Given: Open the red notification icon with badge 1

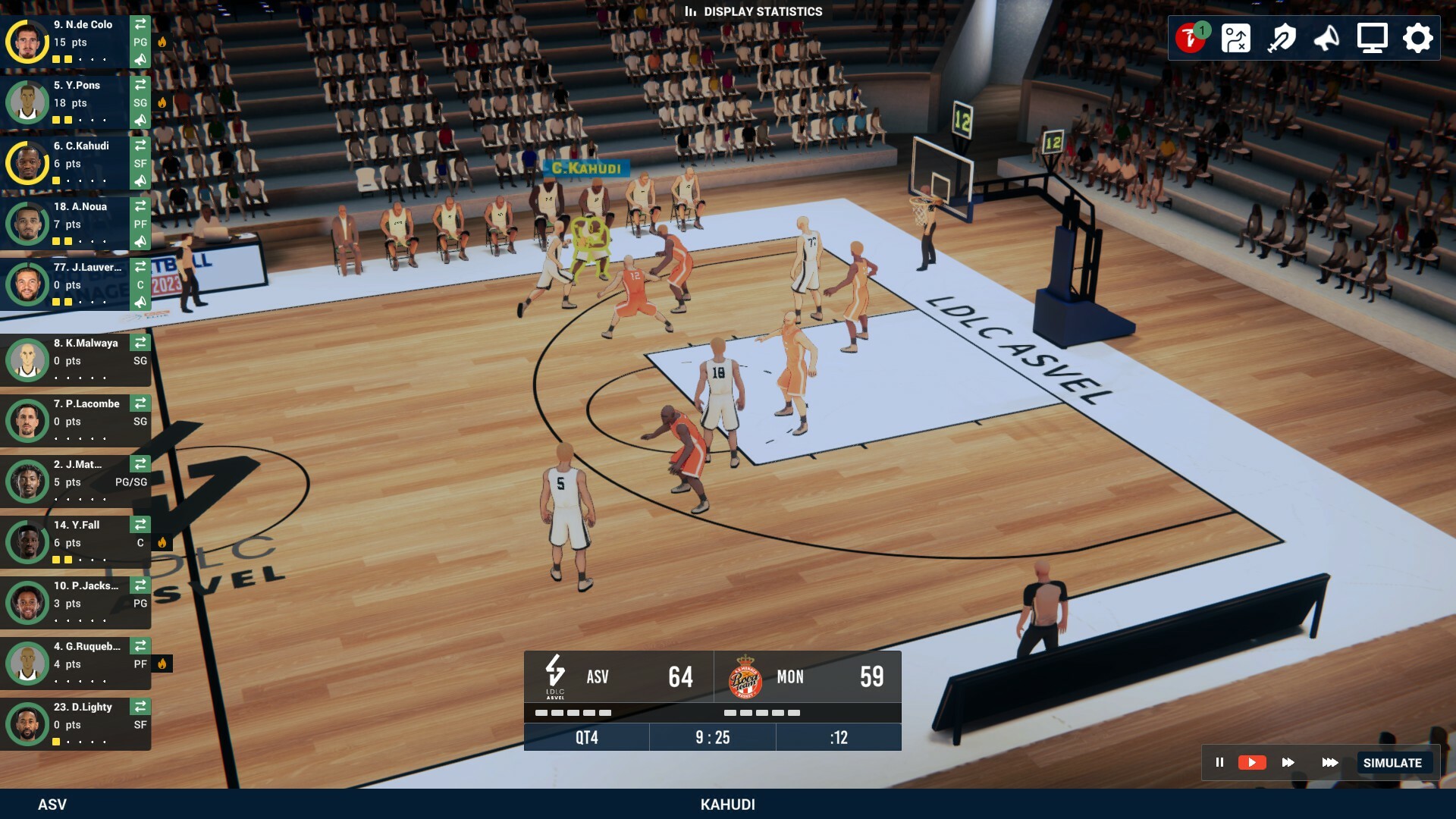Looking at the screenshot, I should 1192,37.
